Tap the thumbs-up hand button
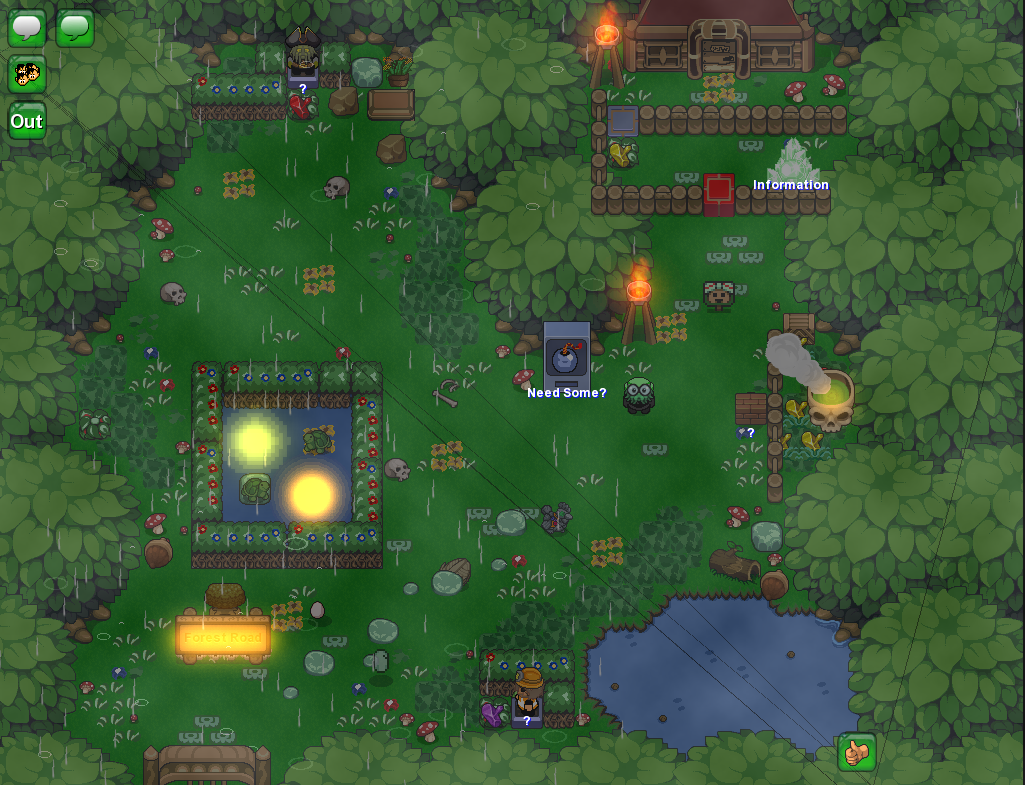The height and width of the screenshot is (785, 1025). [857, 752]
